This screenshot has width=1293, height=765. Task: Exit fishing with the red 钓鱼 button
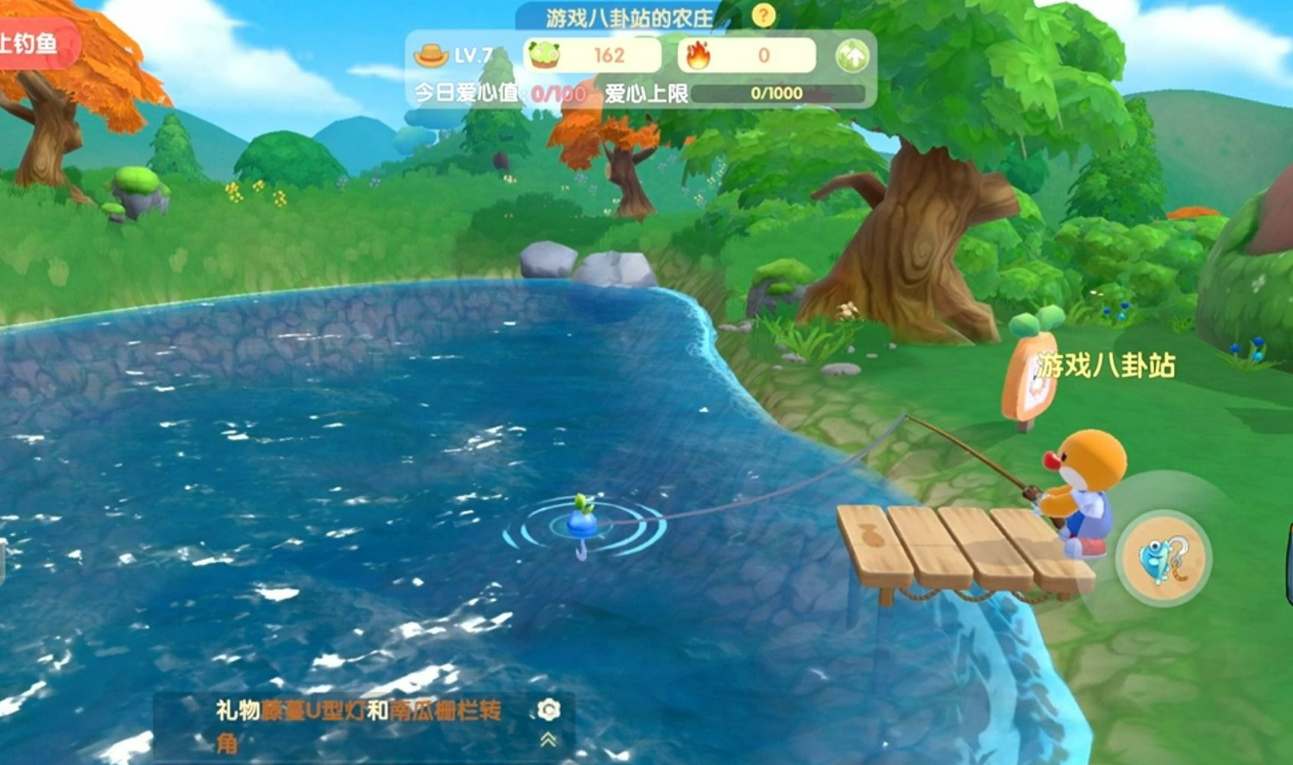(x=36, y=44)
